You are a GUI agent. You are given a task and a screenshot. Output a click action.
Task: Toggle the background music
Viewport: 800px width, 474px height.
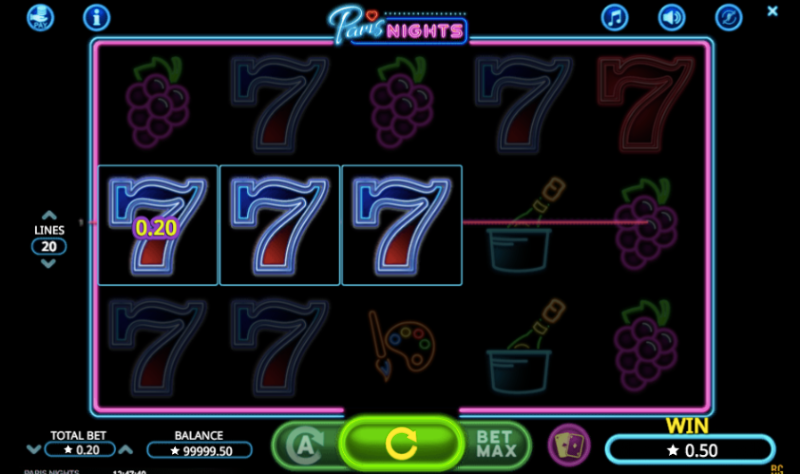click(x=615, y=17)
